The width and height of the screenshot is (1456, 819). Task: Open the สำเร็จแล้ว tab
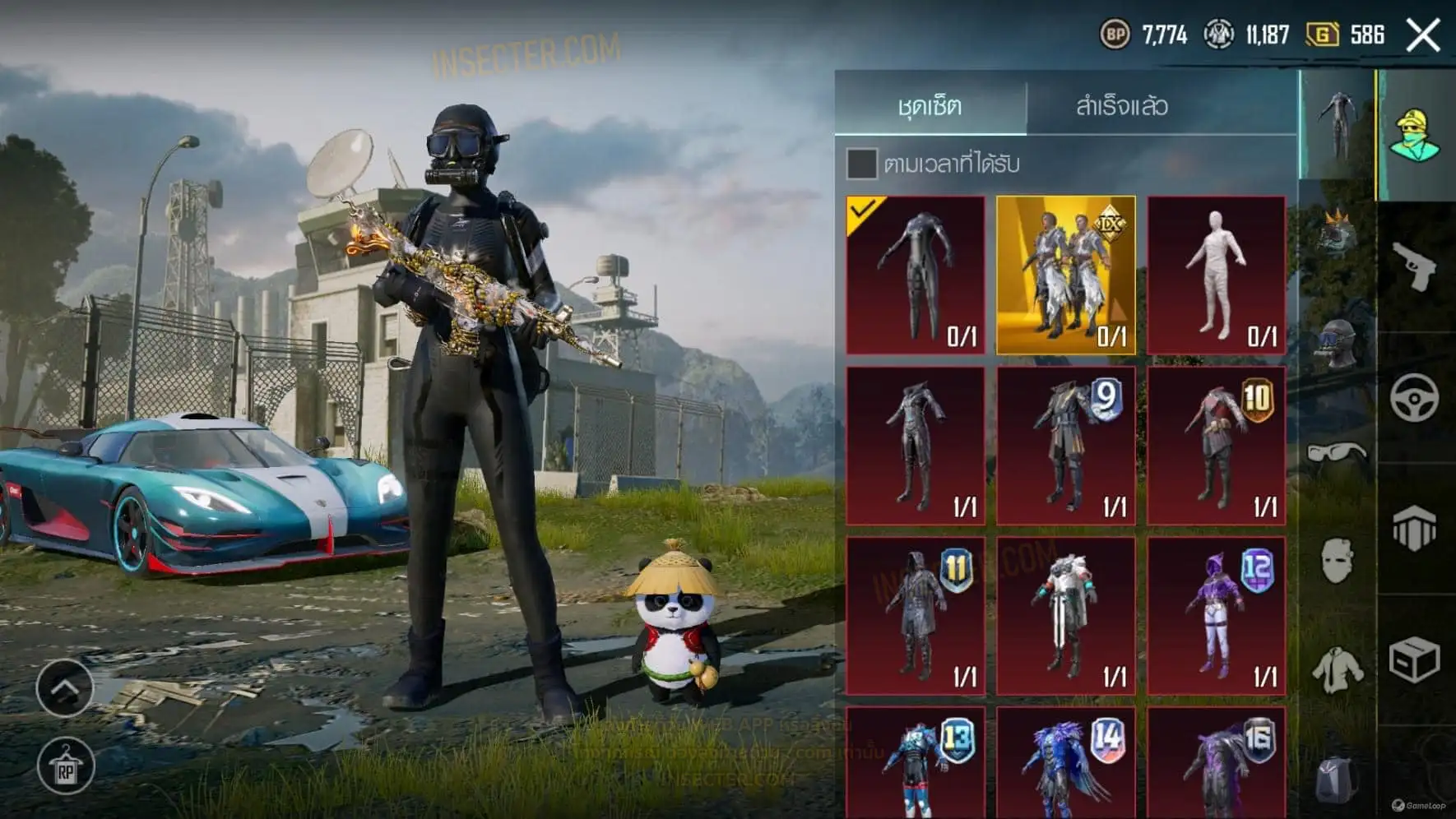(x=1121, y=105)
